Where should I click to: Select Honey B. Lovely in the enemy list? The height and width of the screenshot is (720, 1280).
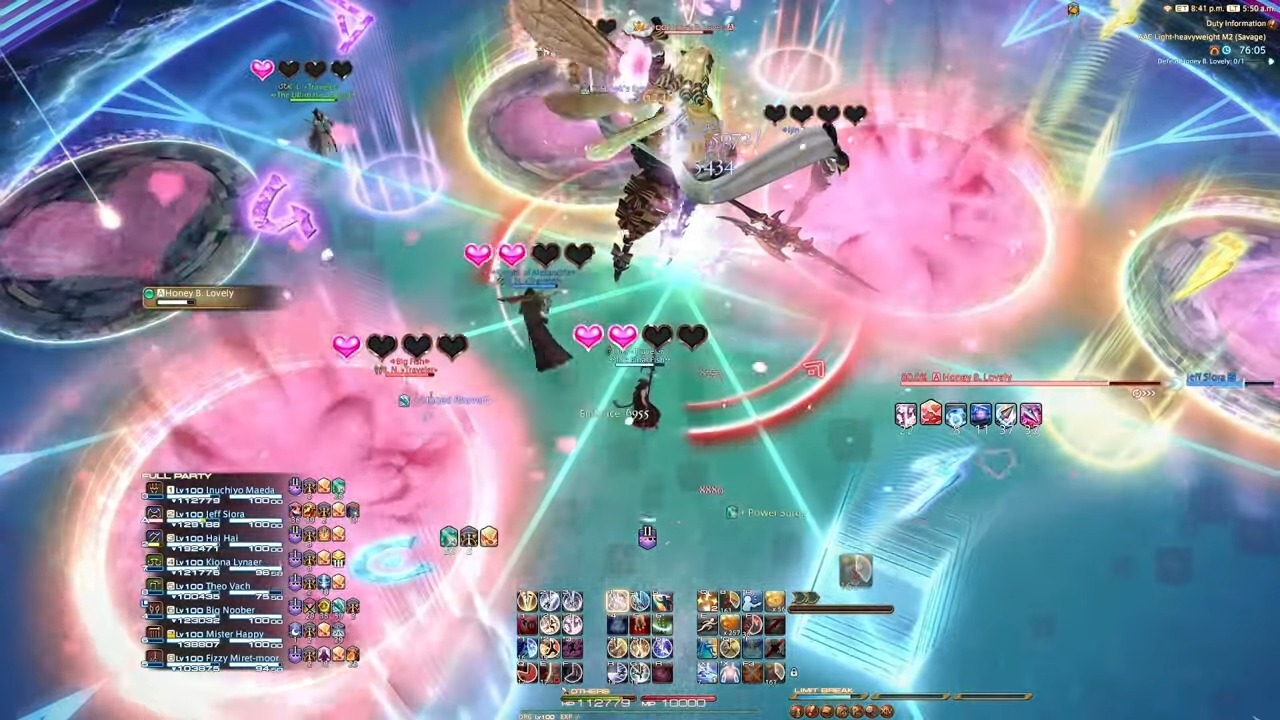[200, 293]
